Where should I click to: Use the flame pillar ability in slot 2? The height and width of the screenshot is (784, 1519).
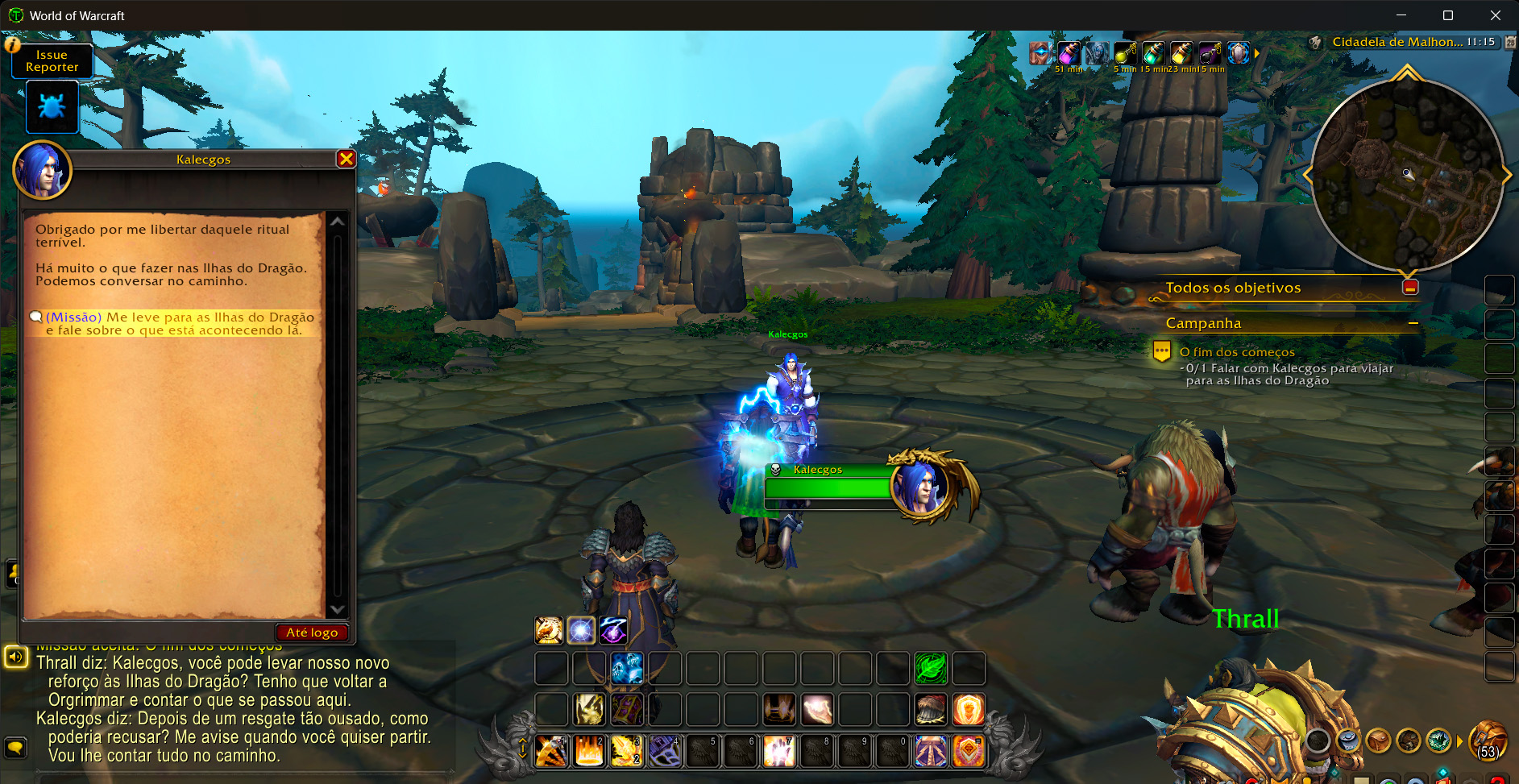pyautogui.click(x=588, y=751)
